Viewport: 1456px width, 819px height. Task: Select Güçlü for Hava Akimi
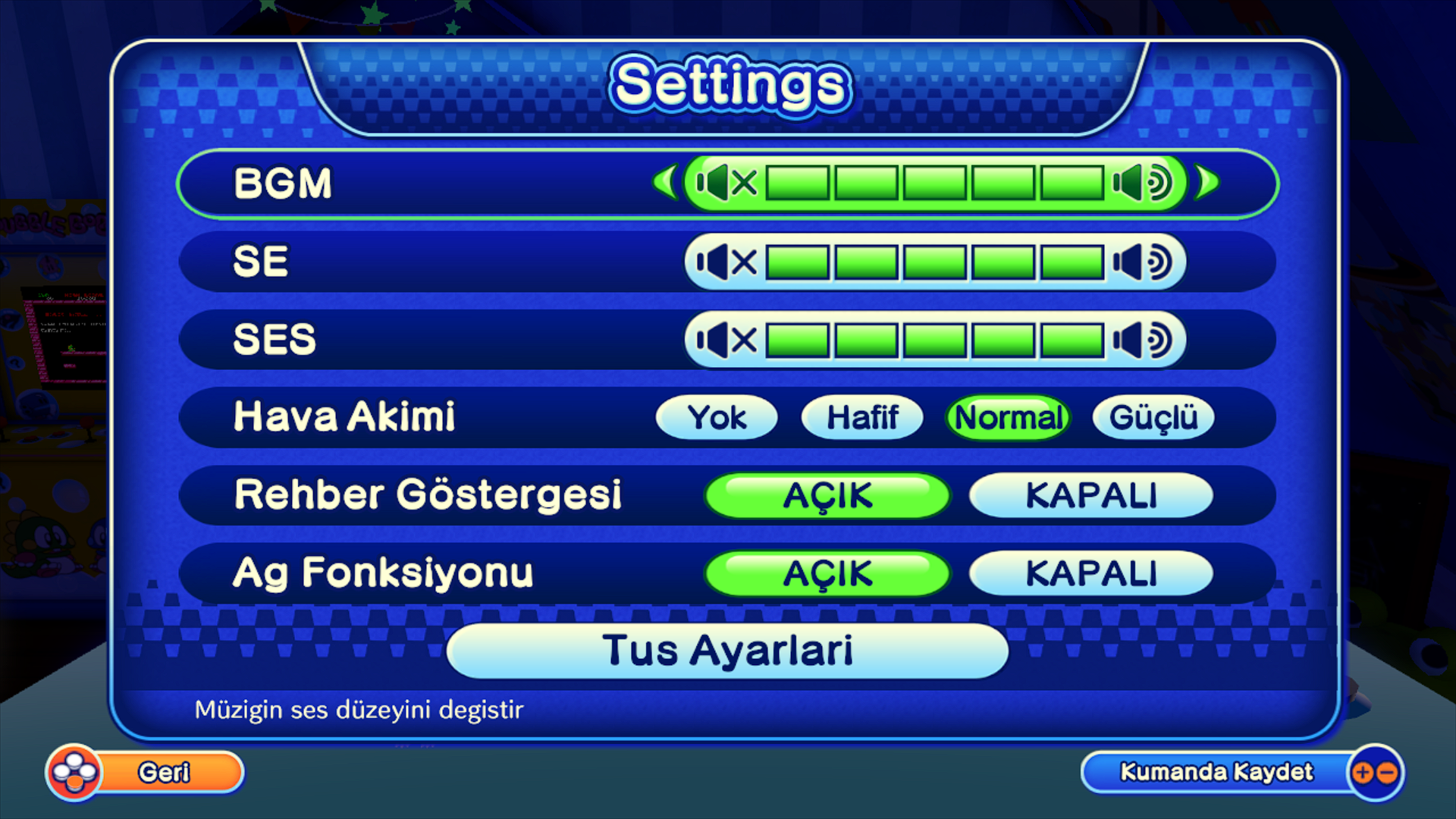[1153, 417]
